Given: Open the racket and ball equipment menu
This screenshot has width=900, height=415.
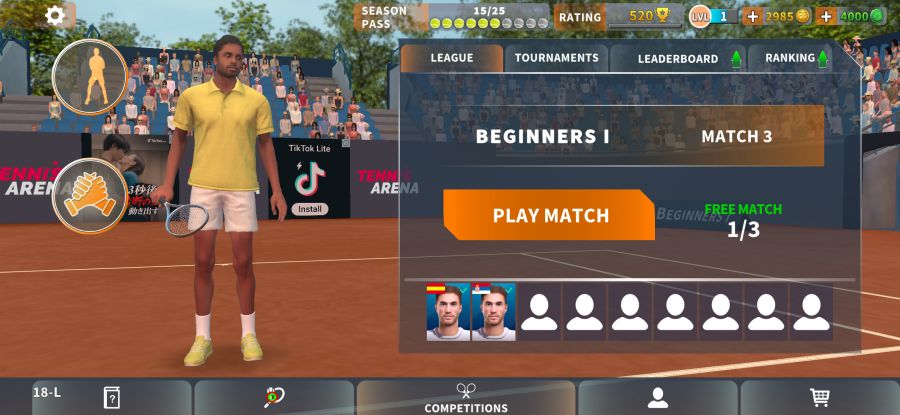Looking at the screenshot, I should tap(274, 398).
